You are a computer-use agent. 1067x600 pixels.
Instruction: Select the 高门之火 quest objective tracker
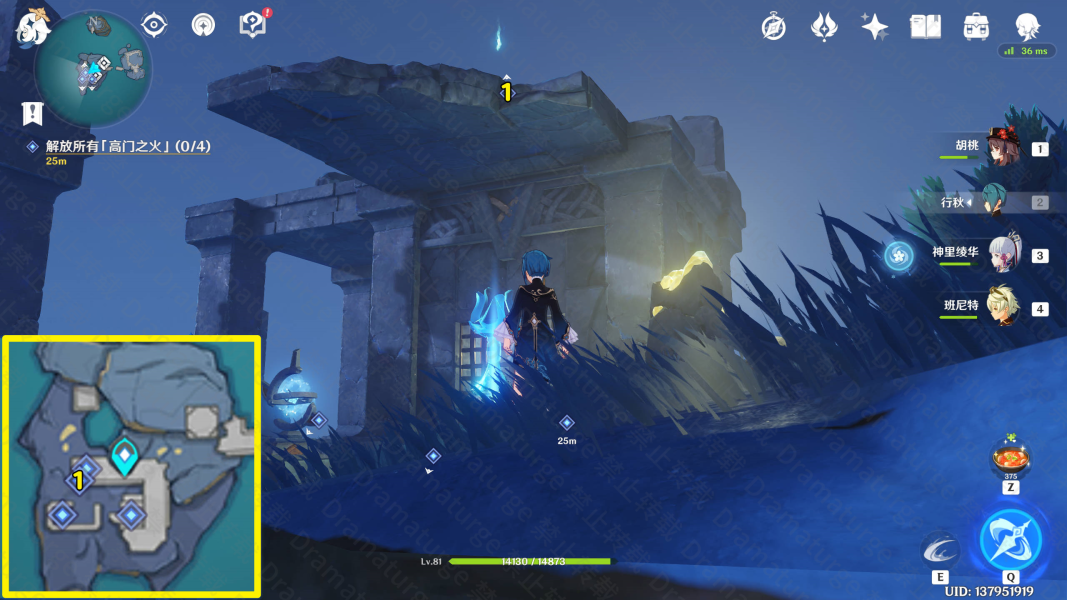(127, 147)
